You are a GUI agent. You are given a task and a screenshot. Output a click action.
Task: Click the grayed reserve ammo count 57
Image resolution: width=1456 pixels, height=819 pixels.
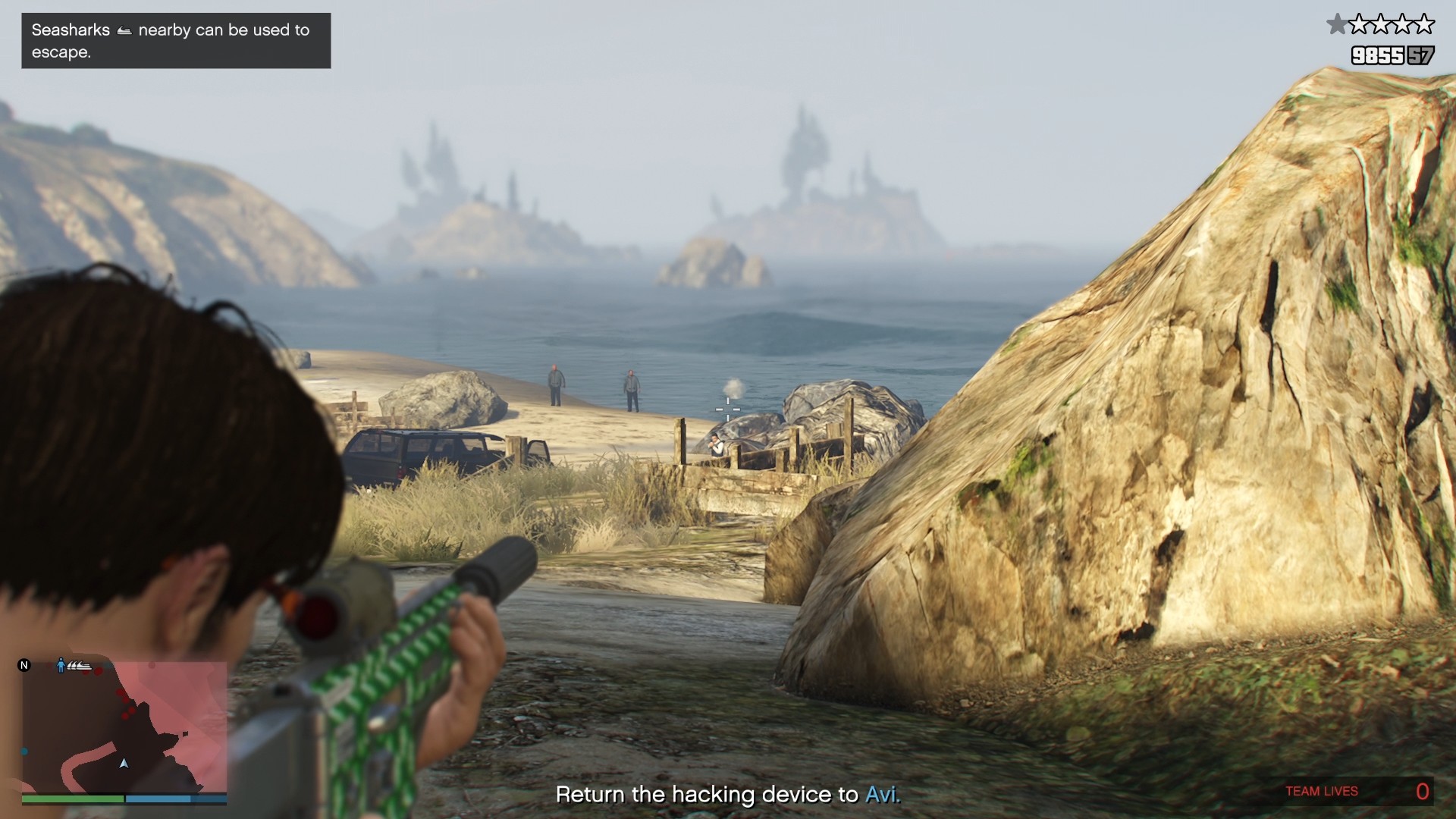click(x=1421, y=55)
